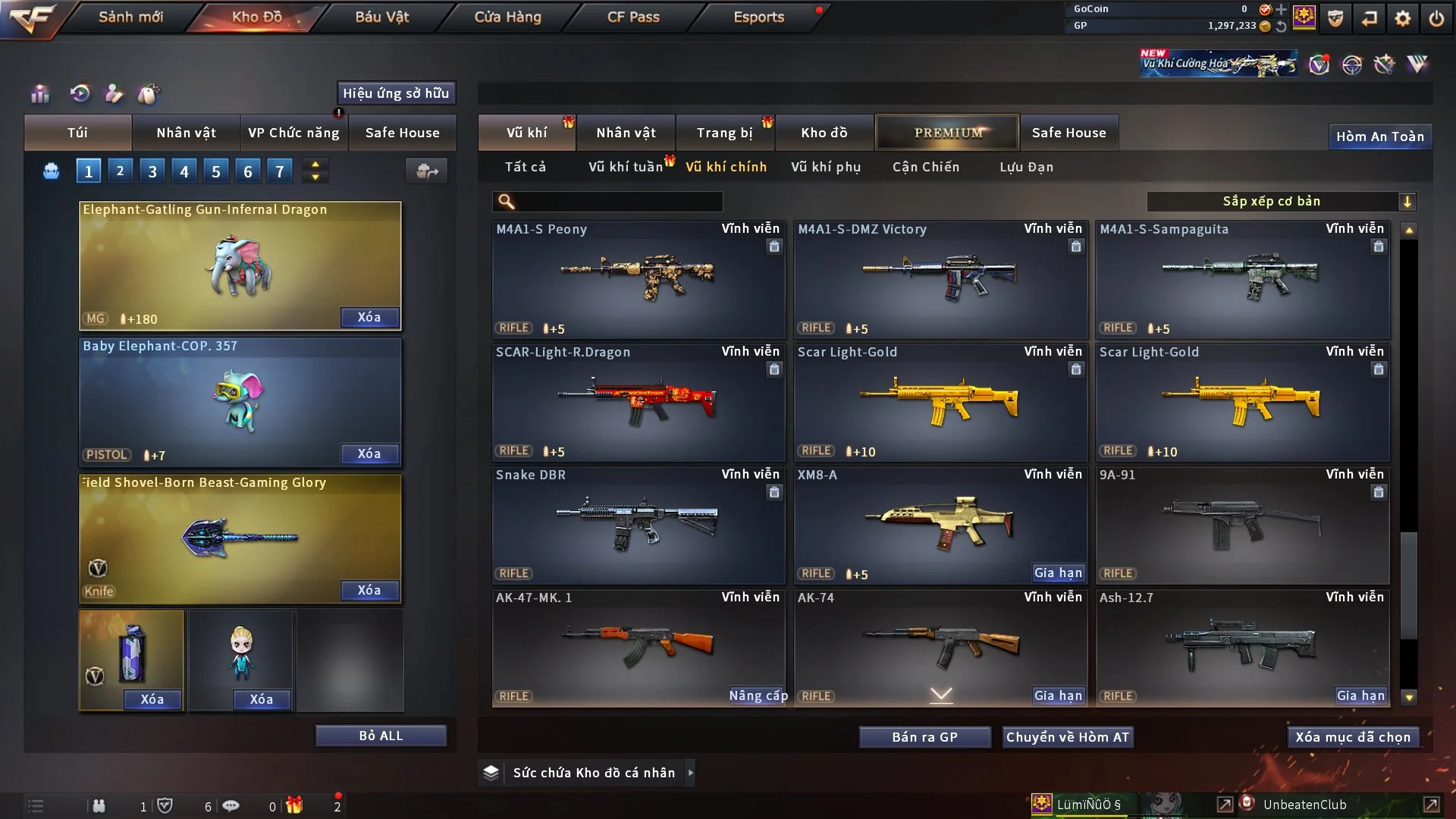Click the power exit icon
Screen dimensions: 1456x819
pos(1436,18)
